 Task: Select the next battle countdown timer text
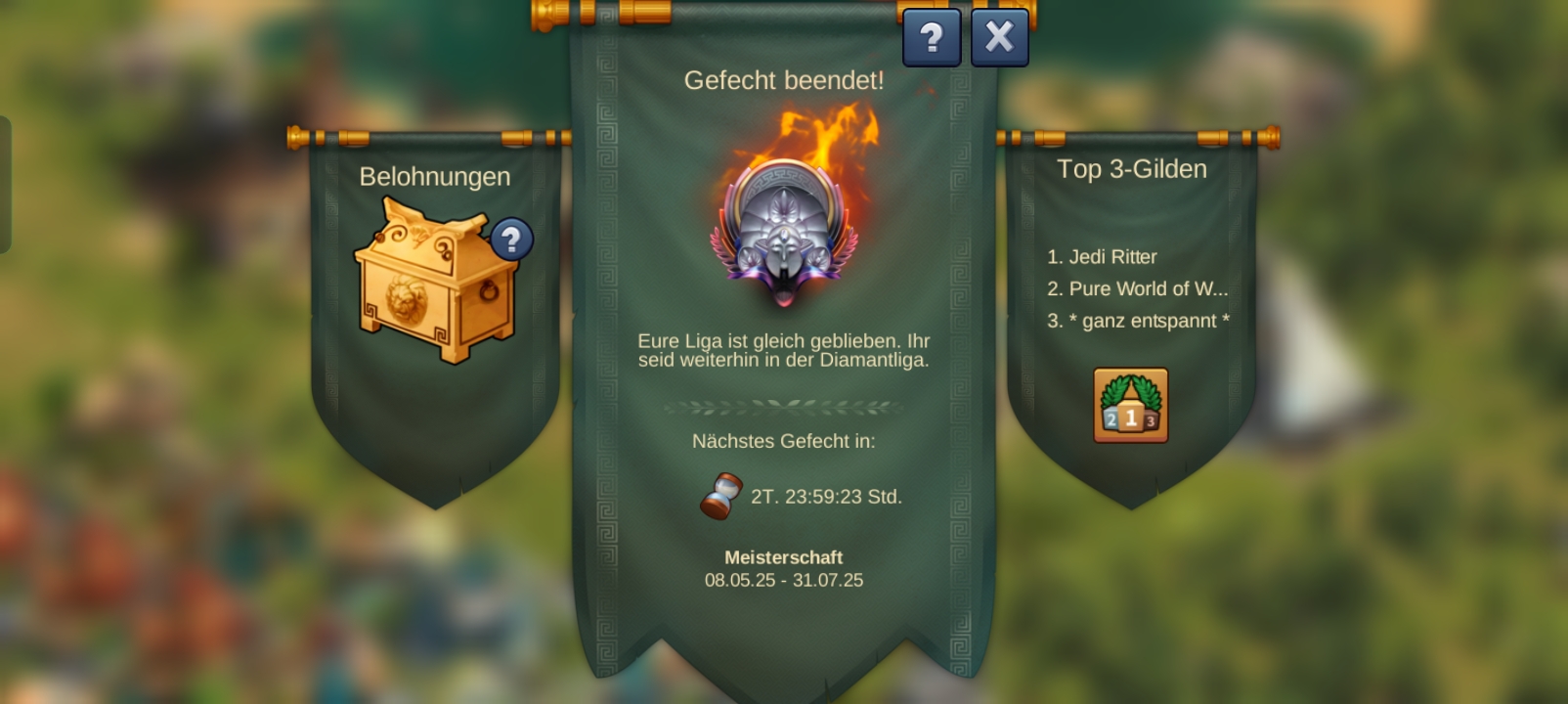[x=825, y=497]
